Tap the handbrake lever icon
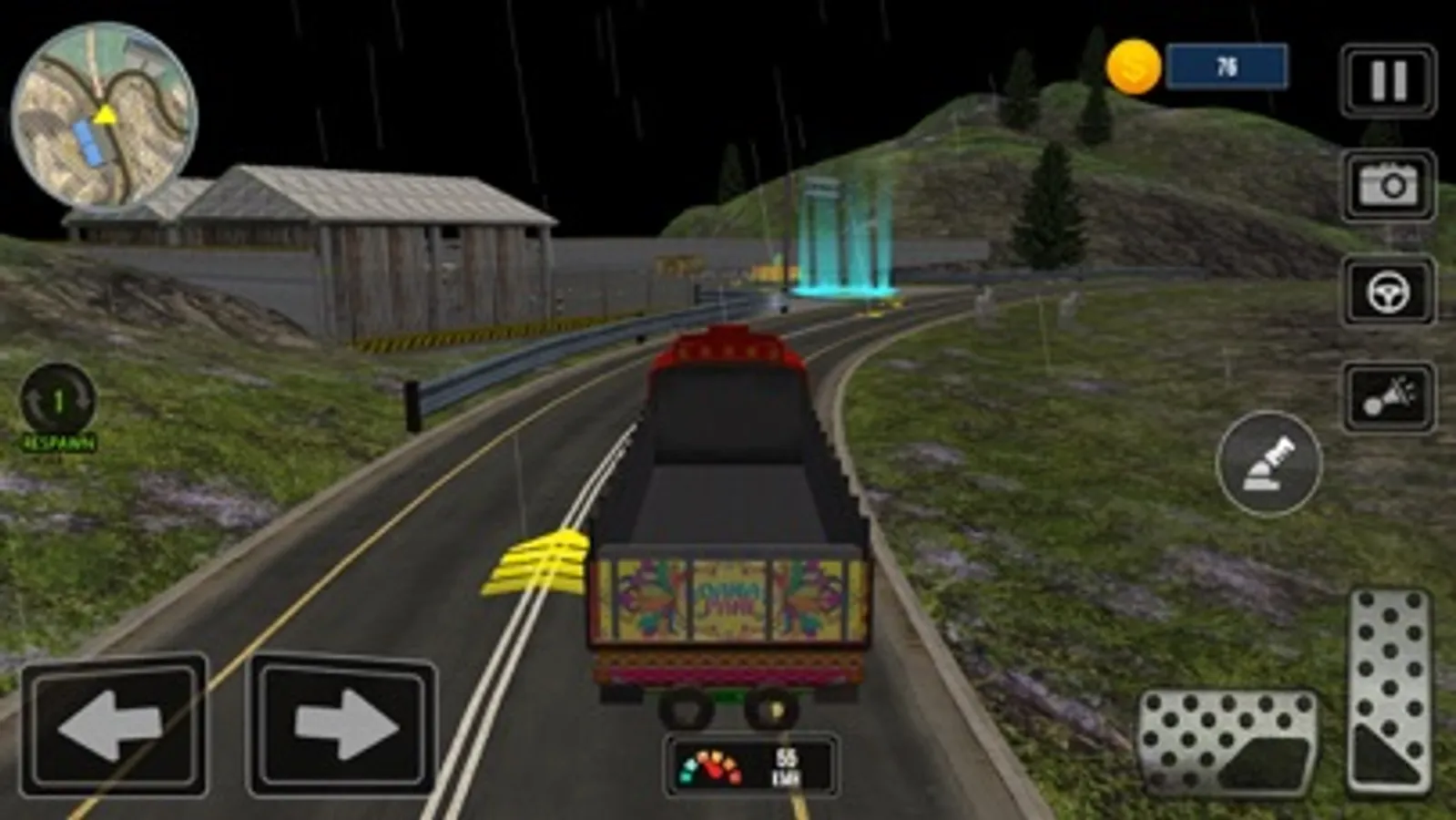Image resolution: width=1456 pixels, height=820 pixels. click(x=1274, y=464)
